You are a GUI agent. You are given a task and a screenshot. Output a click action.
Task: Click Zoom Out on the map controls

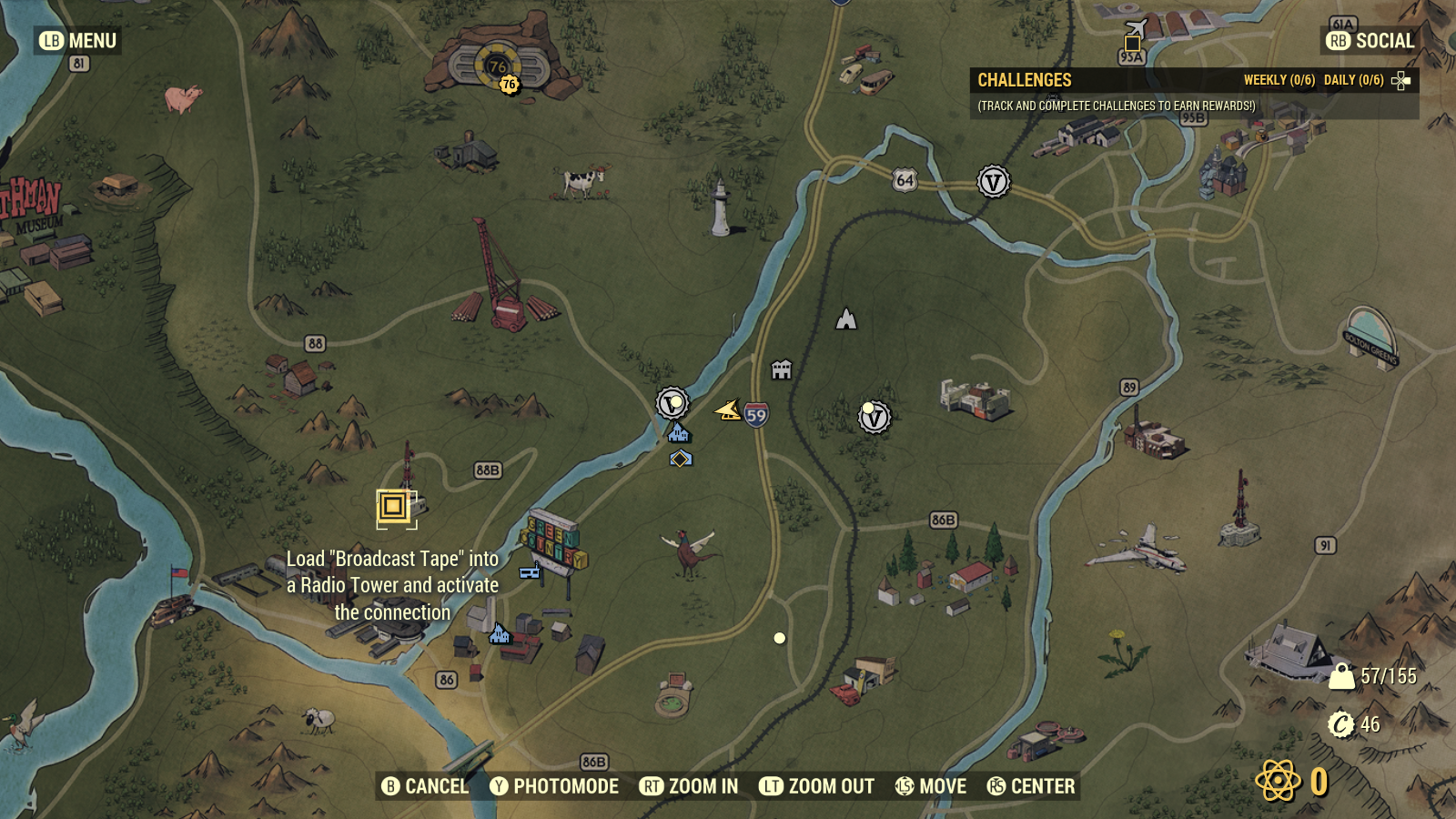(x=817, y=786)
